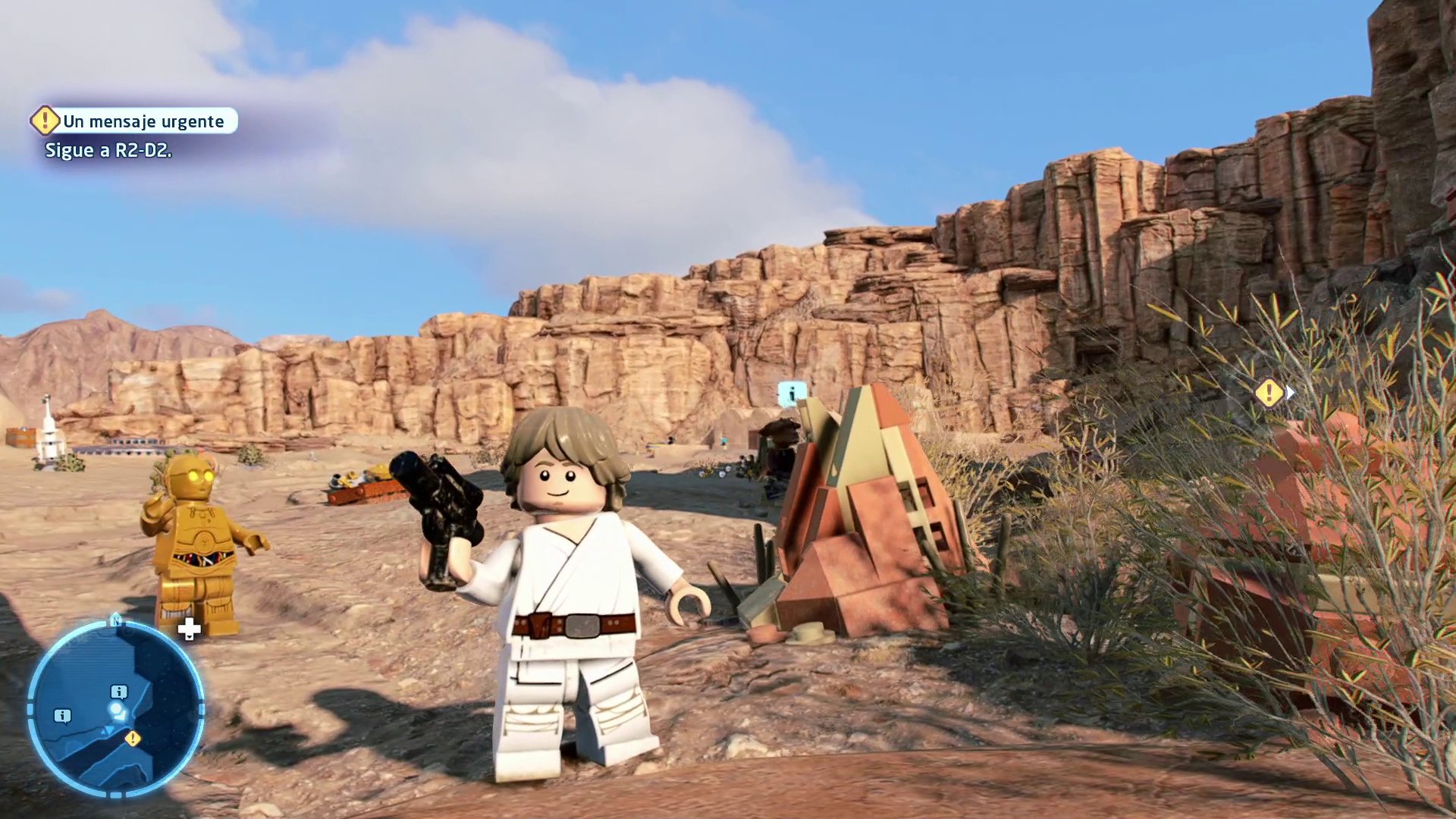This screenshot has height=819, width=1456.
Task: Click the teal arrow atop the compass N
Action: (116, 613)
